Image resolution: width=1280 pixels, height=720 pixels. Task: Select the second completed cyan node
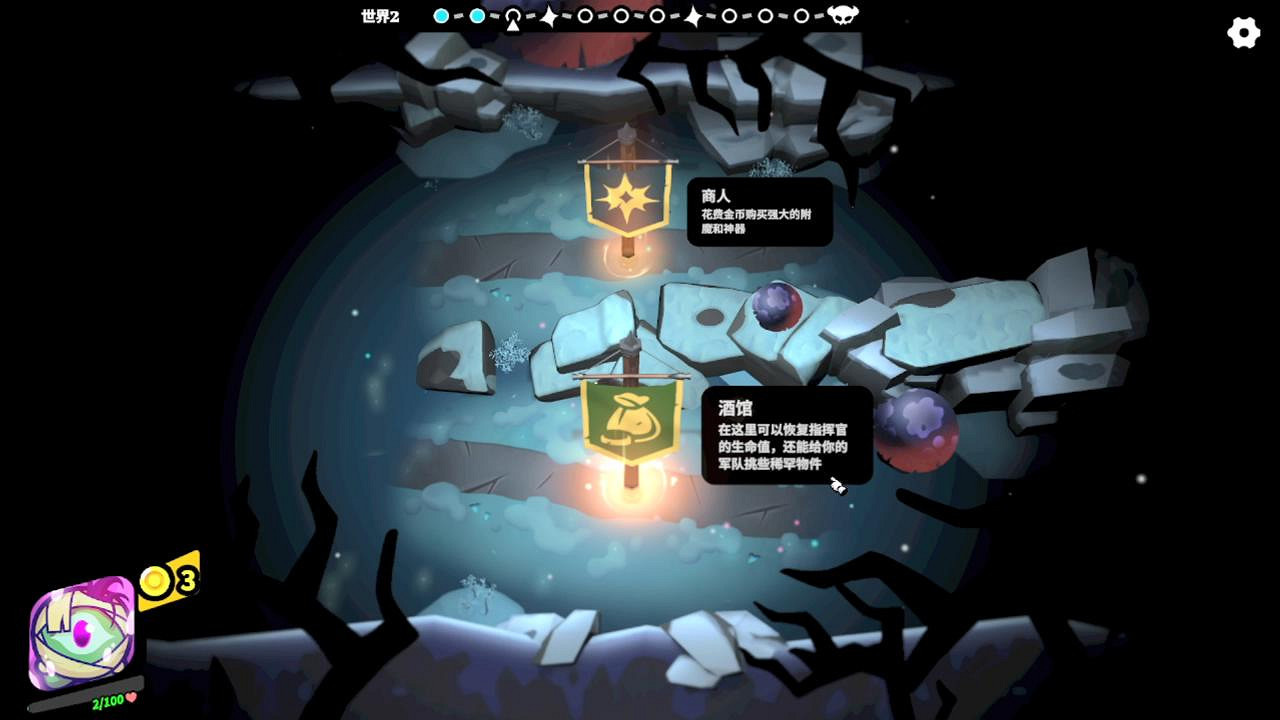[x=478, y=15]
